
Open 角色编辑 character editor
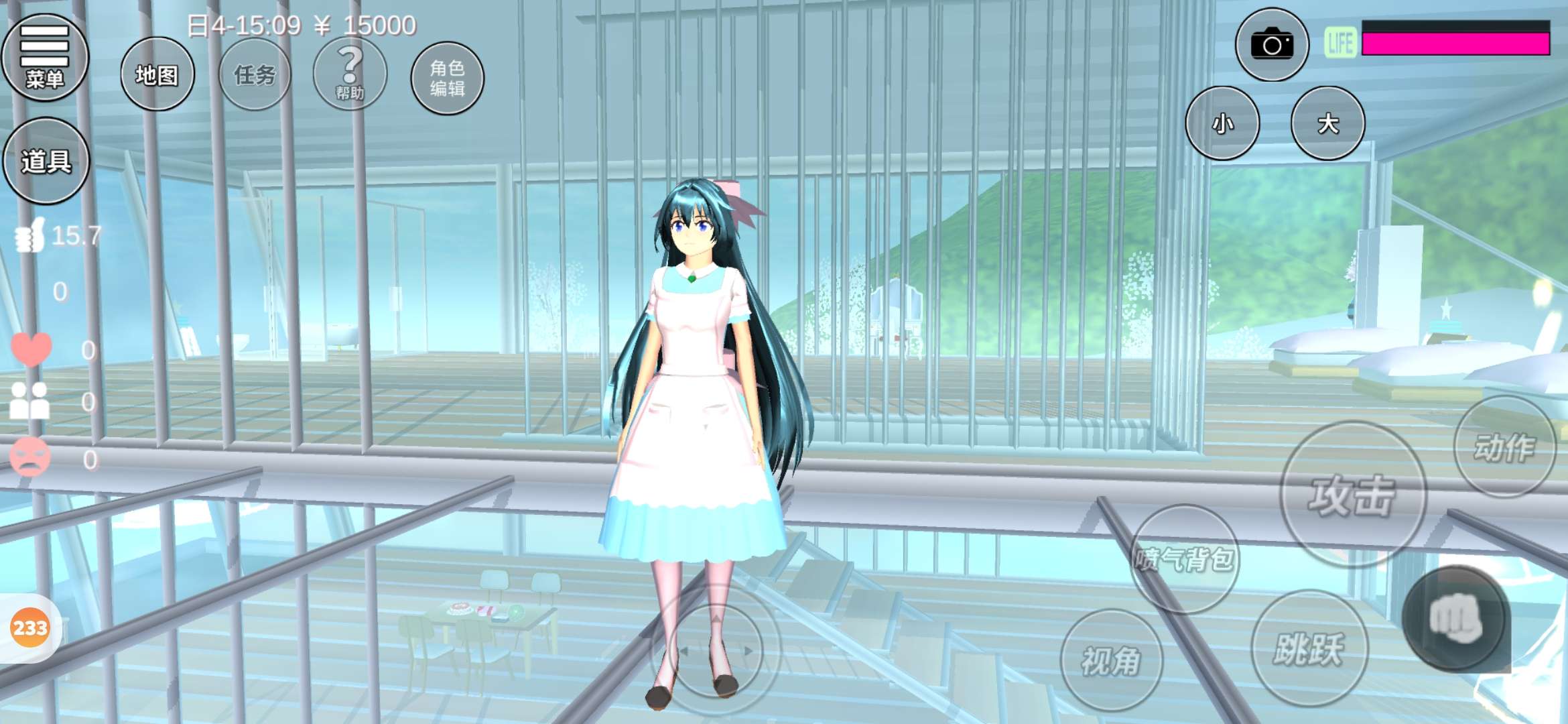tap(447, 78)
